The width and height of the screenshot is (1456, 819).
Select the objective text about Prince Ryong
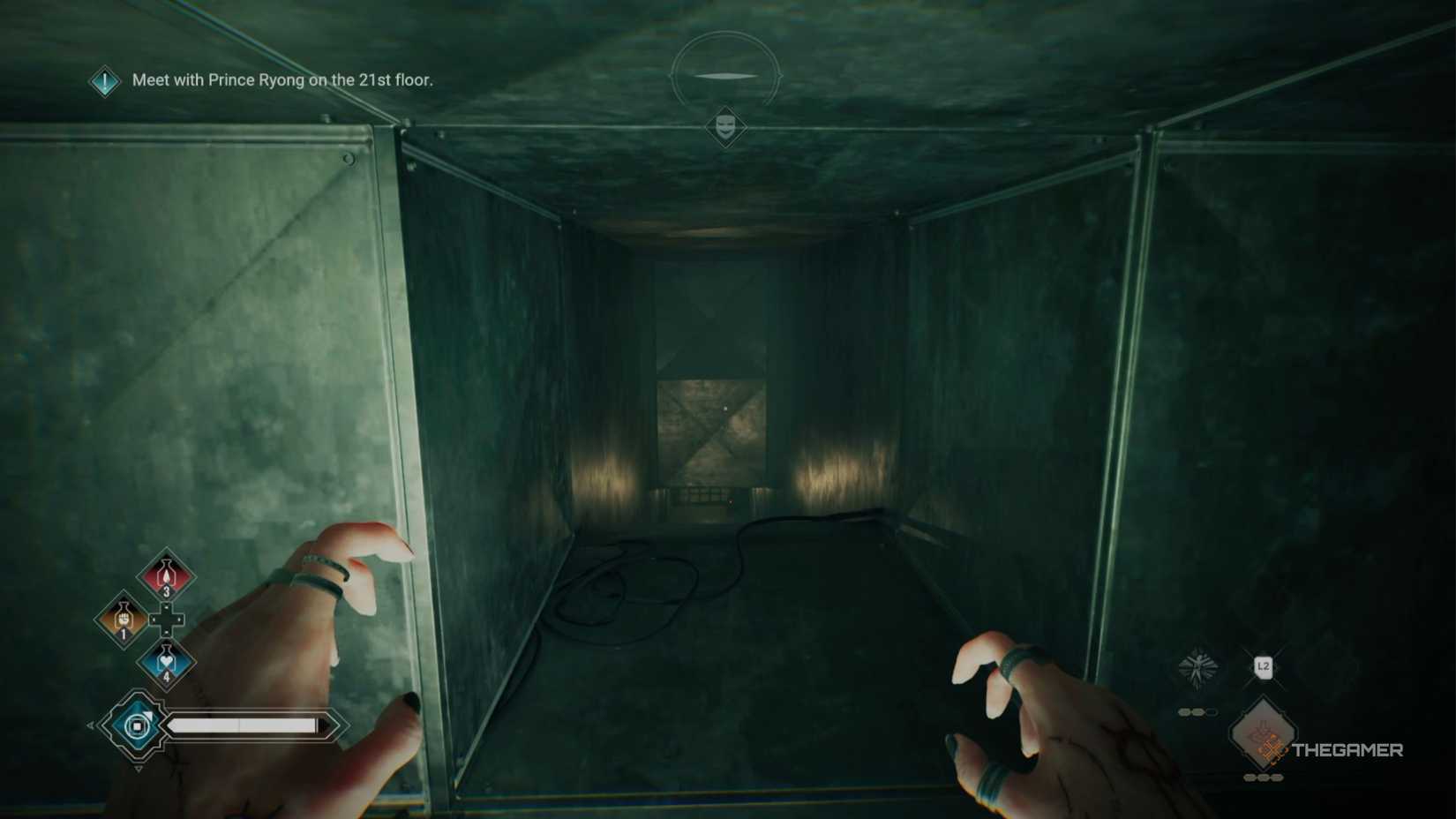282,80
